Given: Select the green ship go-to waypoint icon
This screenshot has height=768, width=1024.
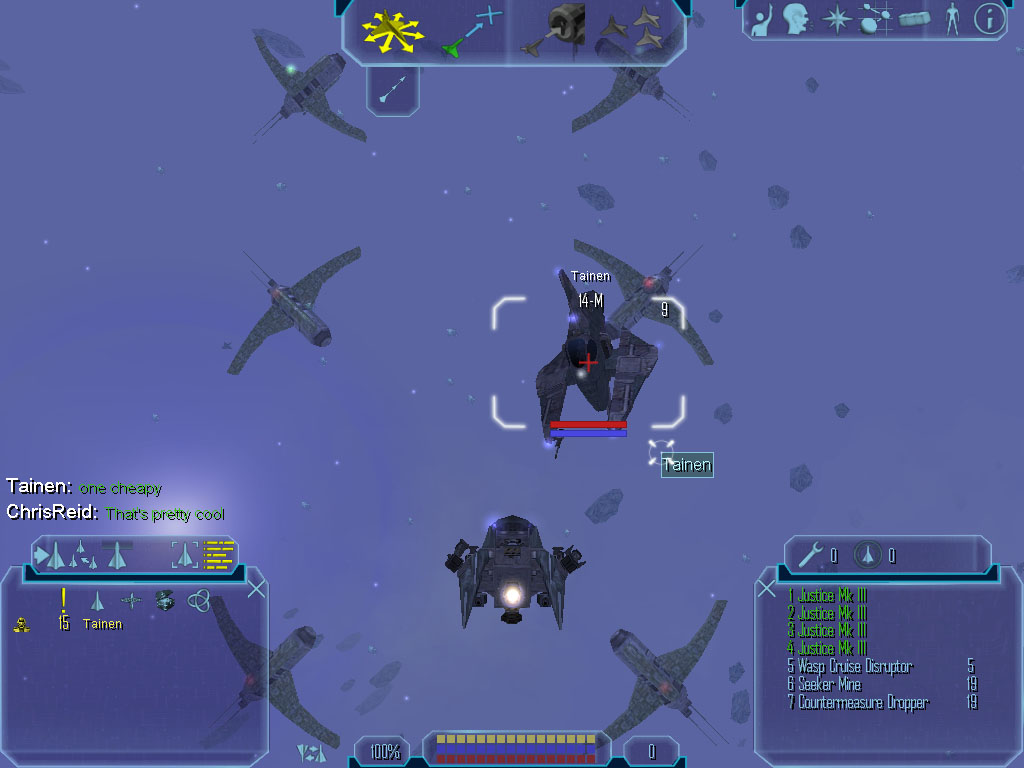Looking at the screenshot, I should [x=470, y=30].
